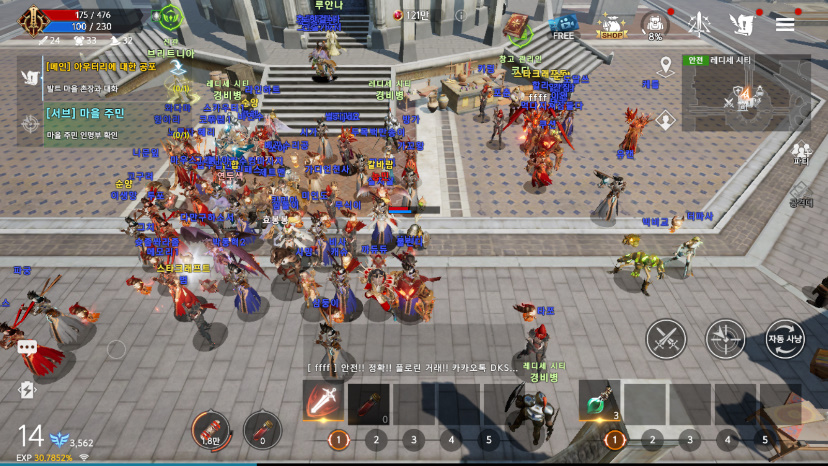The width and height of the screenshot is (828, 466).
Task: Open the winged quest notification icon
Action: click(x=741, y=24)
